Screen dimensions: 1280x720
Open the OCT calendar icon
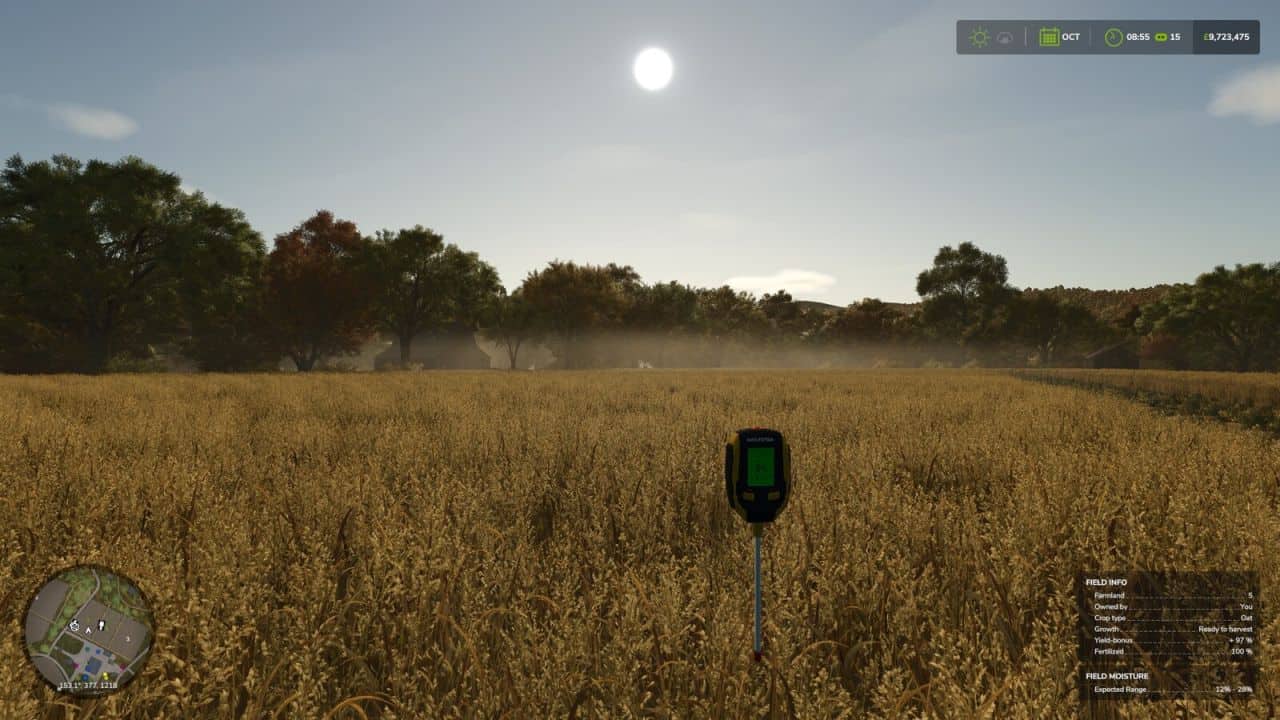coord(1048,35)
